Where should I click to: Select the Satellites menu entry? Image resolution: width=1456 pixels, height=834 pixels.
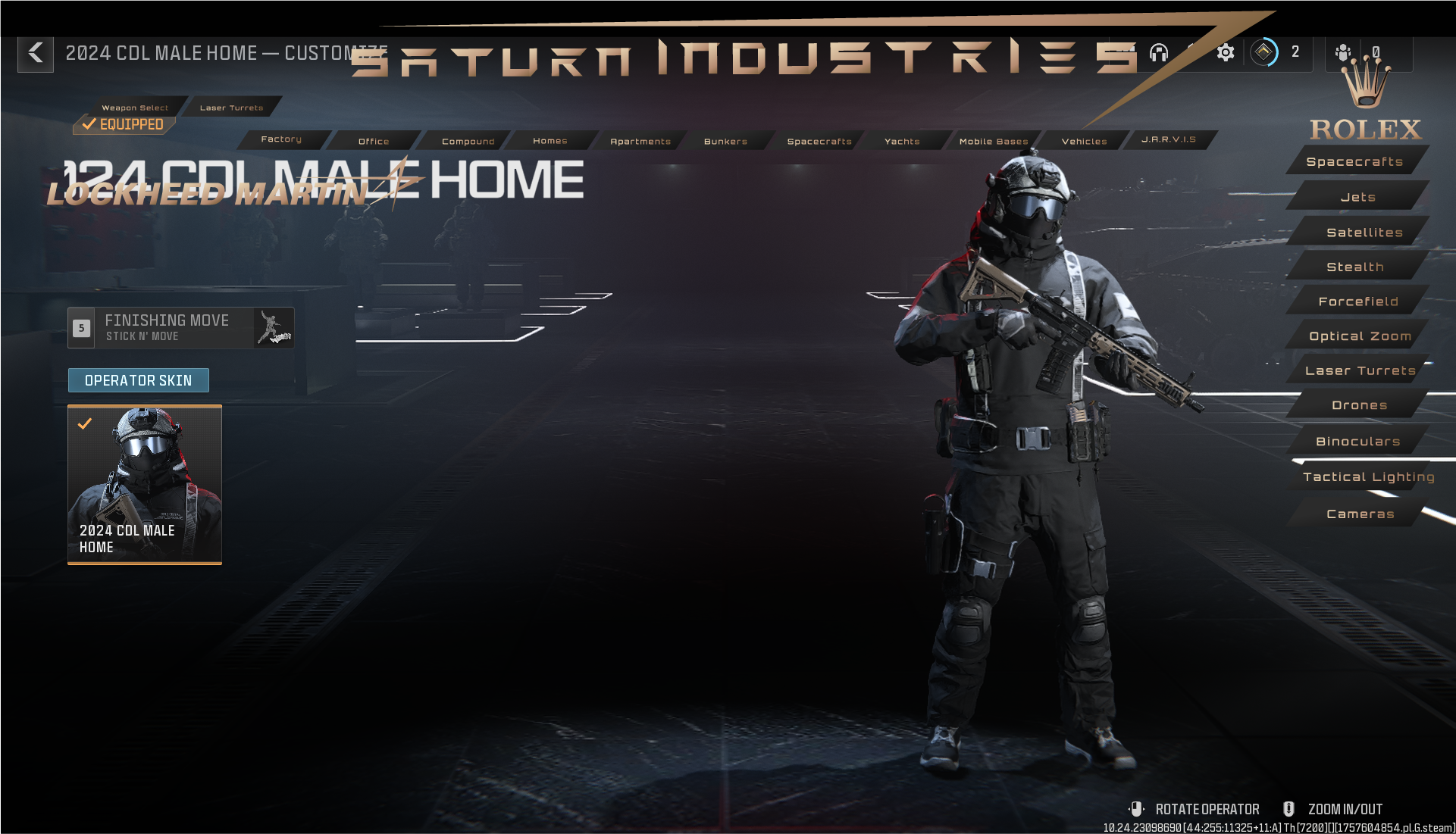(1364, 233)
